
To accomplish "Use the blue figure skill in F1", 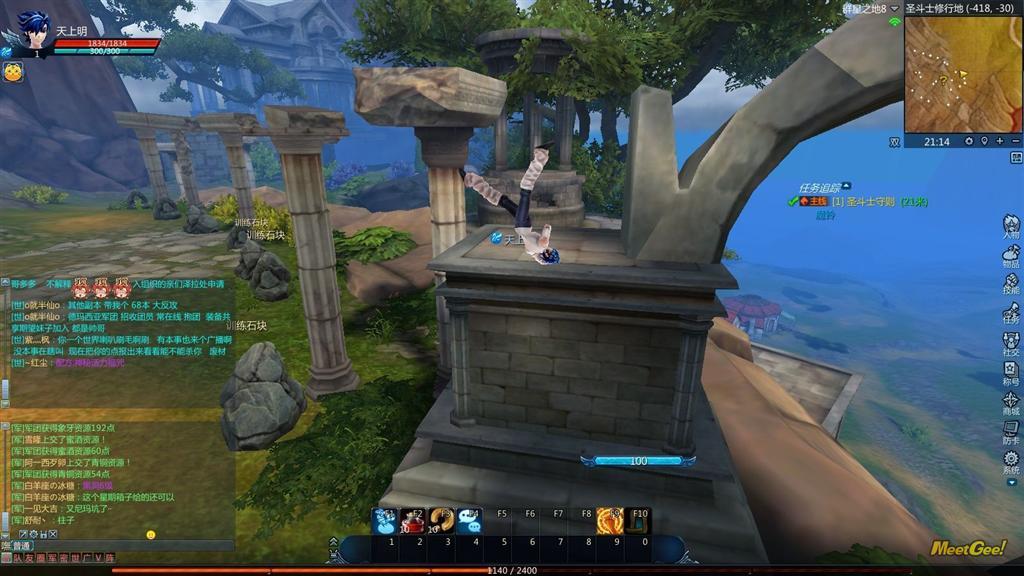I will point(385,521).
